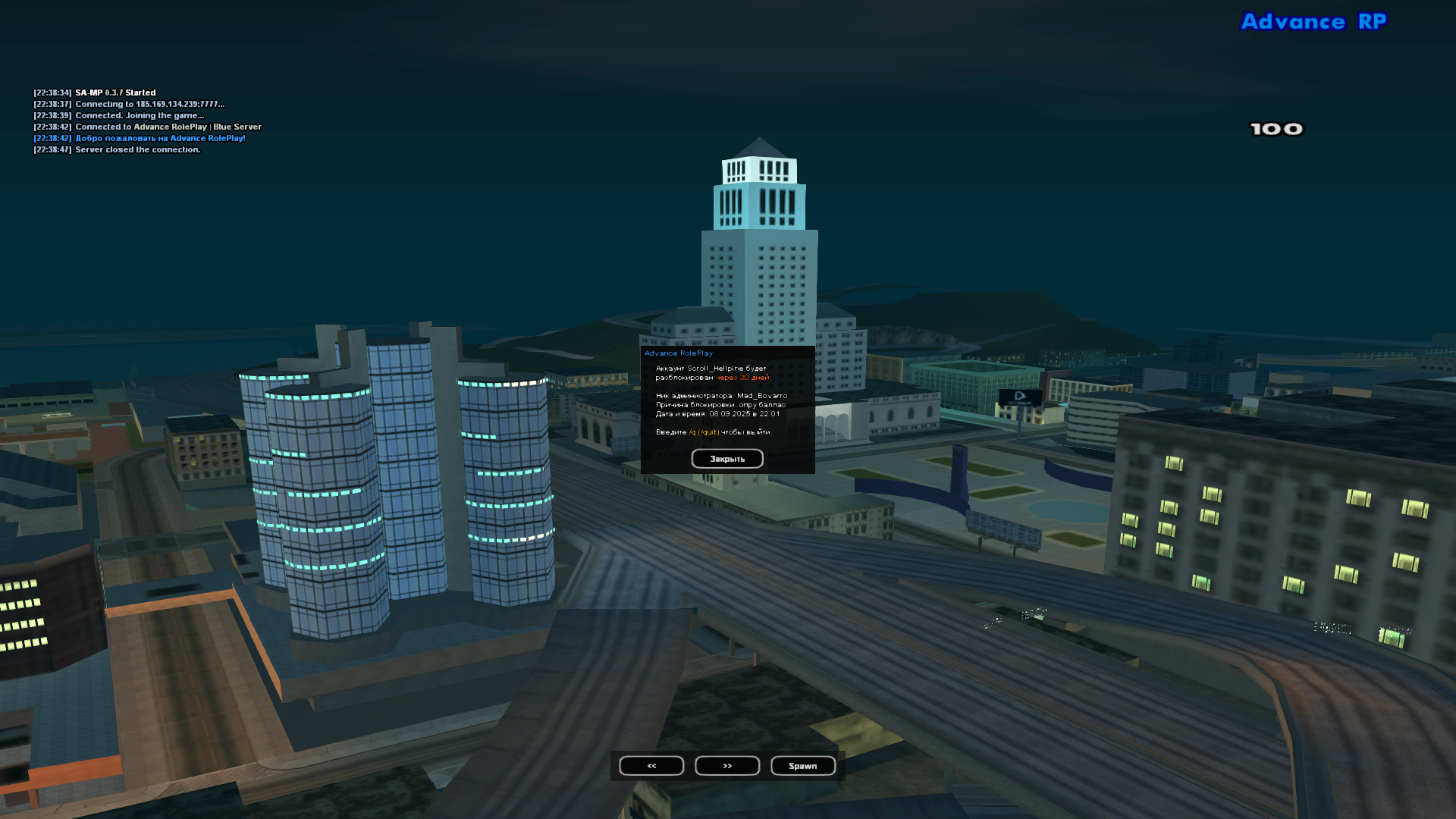Select the previous class with << button
The image size is (1456, 819).
click(651, 766)
